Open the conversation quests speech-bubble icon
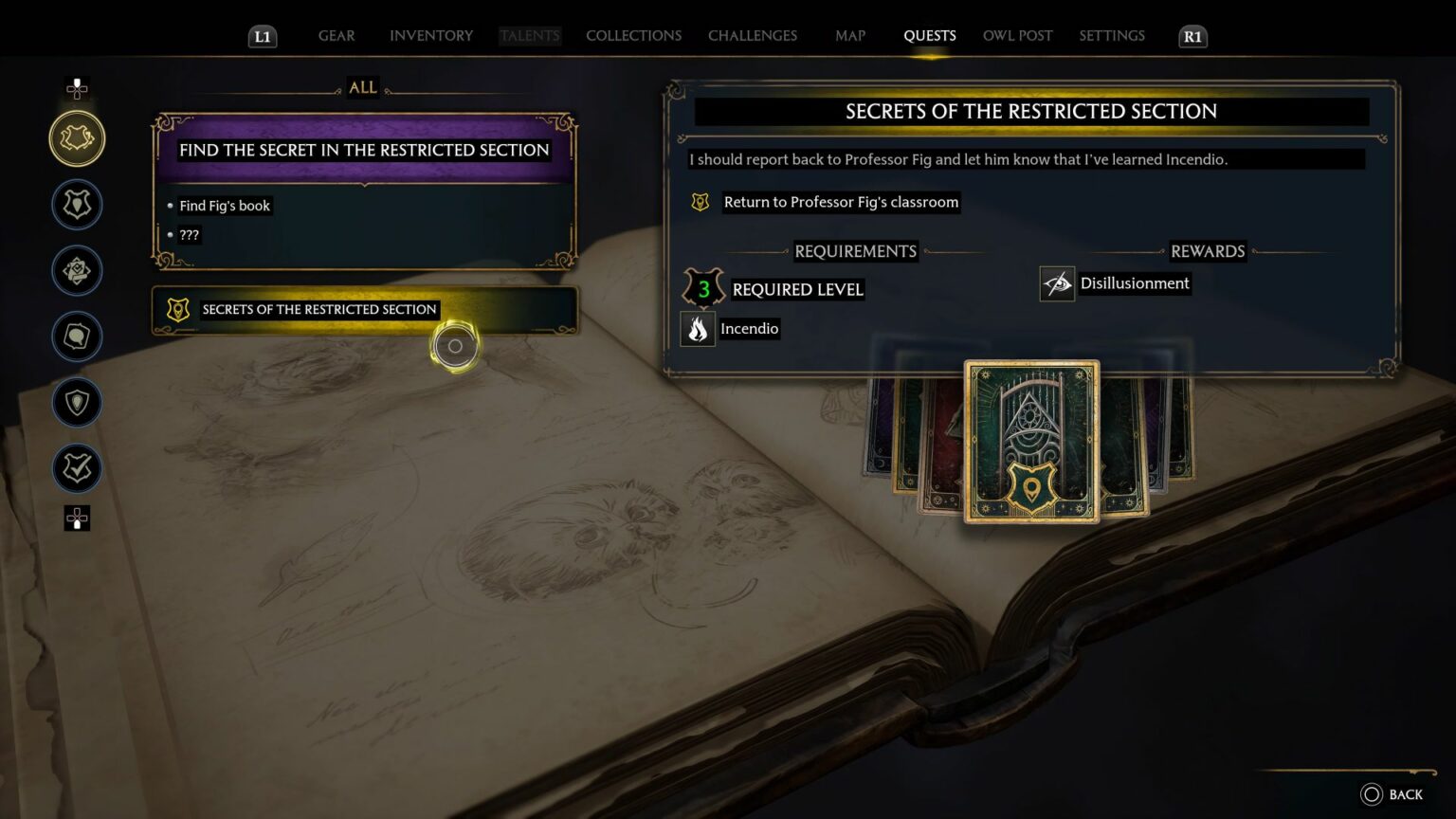1456x819 pixels. [77, 337]
